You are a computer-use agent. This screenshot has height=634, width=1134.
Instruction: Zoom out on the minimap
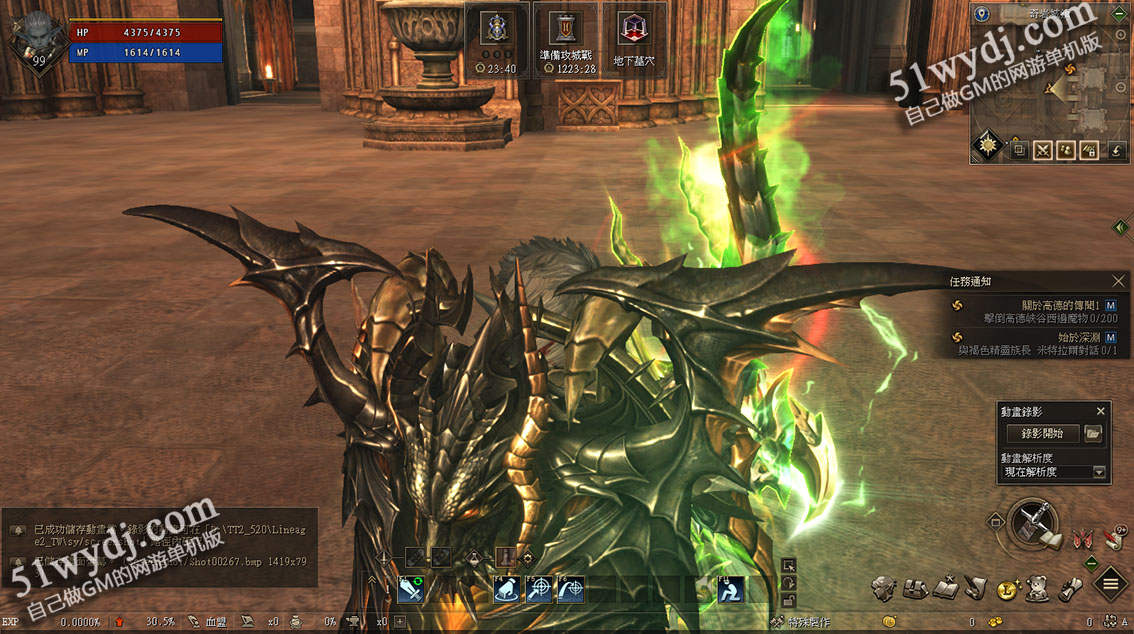click(x=1121, y=88)
